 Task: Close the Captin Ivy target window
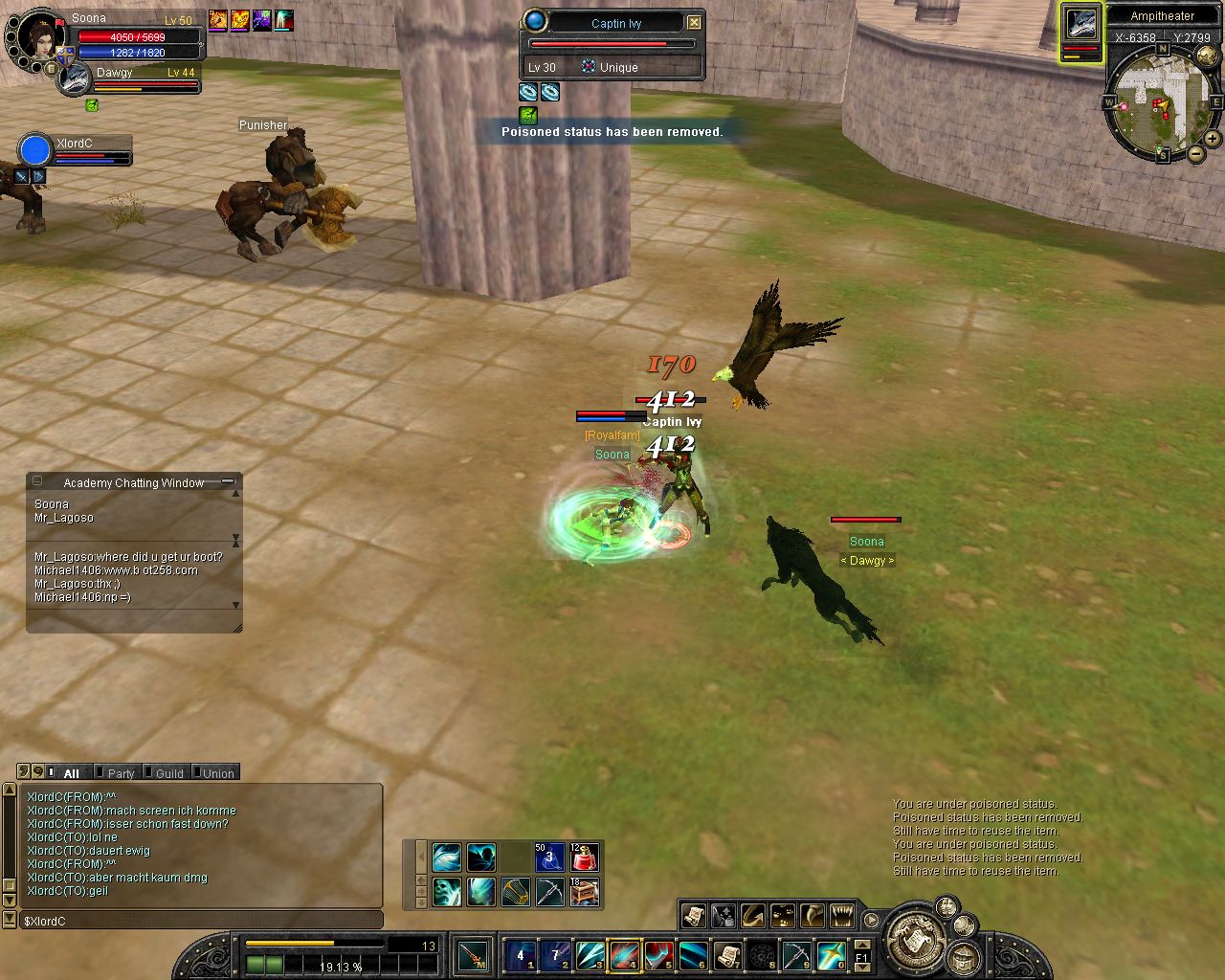click(695, 22)
